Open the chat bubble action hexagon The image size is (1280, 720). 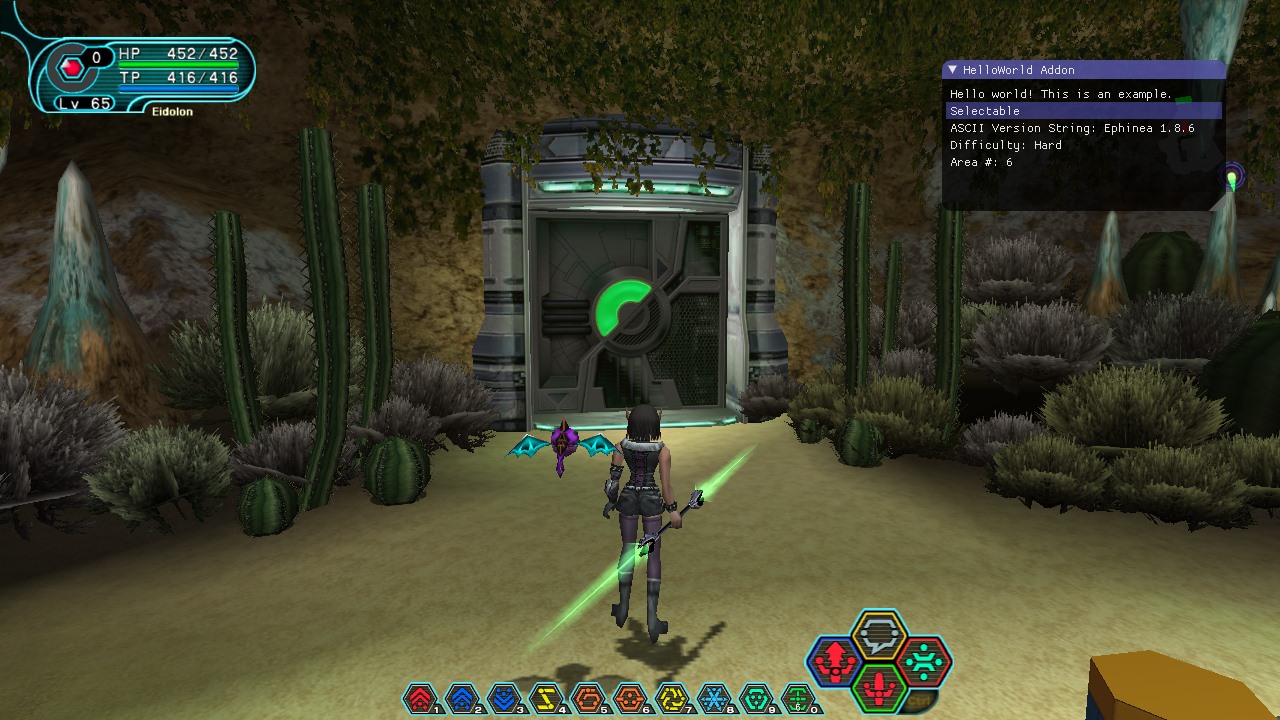pyautogui.click(x=879, y=635)
